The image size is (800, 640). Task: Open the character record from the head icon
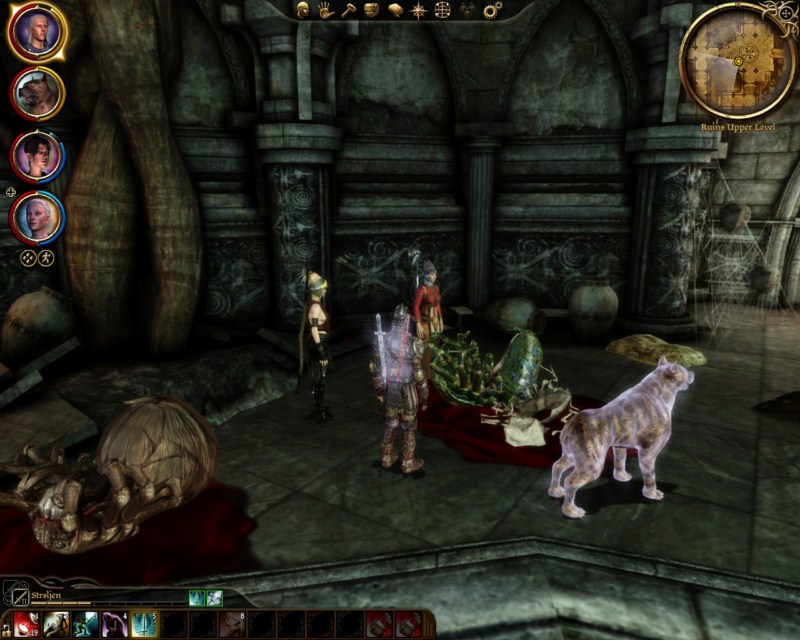[x=302, y=9]
